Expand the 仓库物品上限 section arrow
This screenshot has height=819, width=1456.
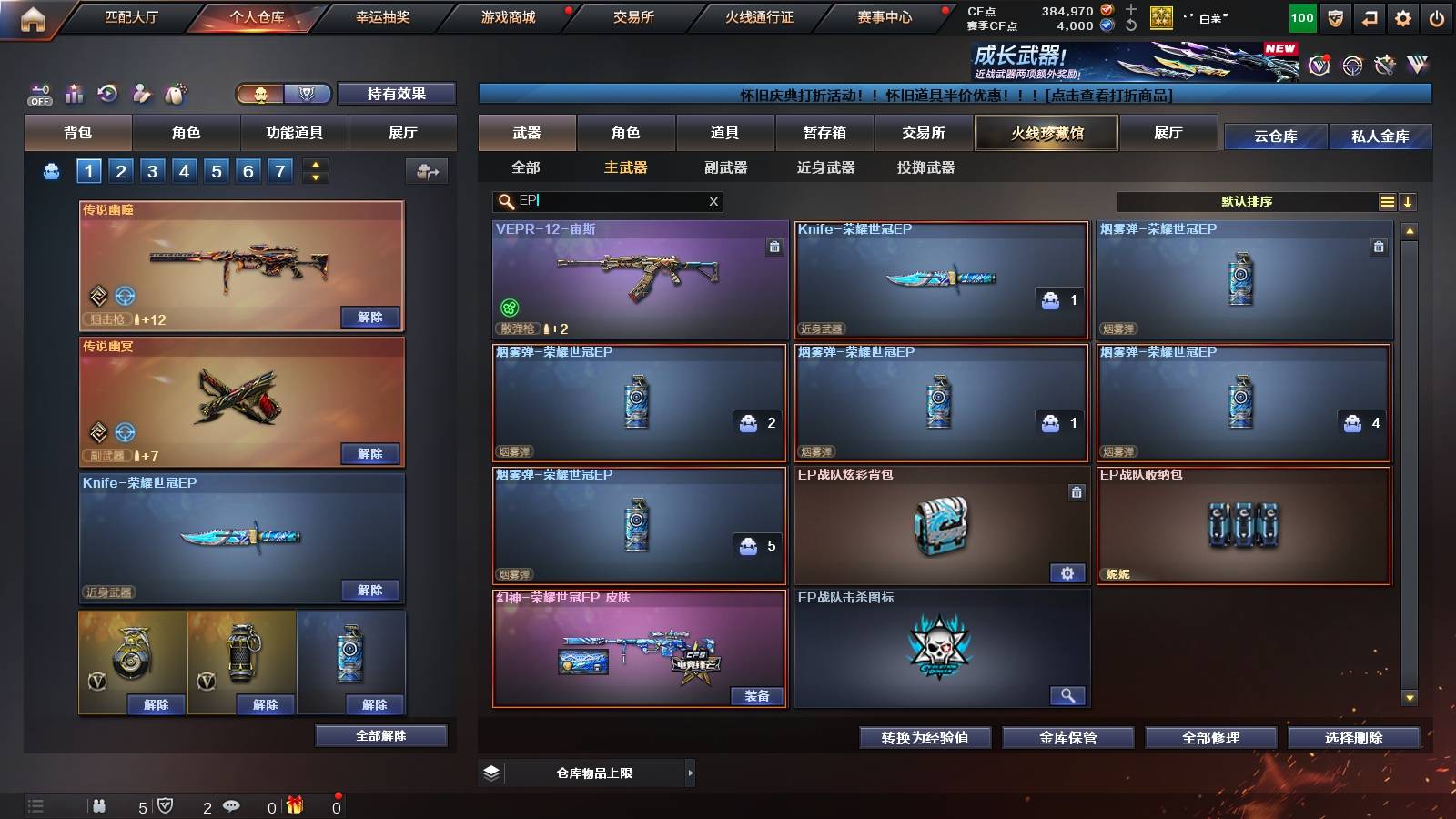(x=692, y=773)
